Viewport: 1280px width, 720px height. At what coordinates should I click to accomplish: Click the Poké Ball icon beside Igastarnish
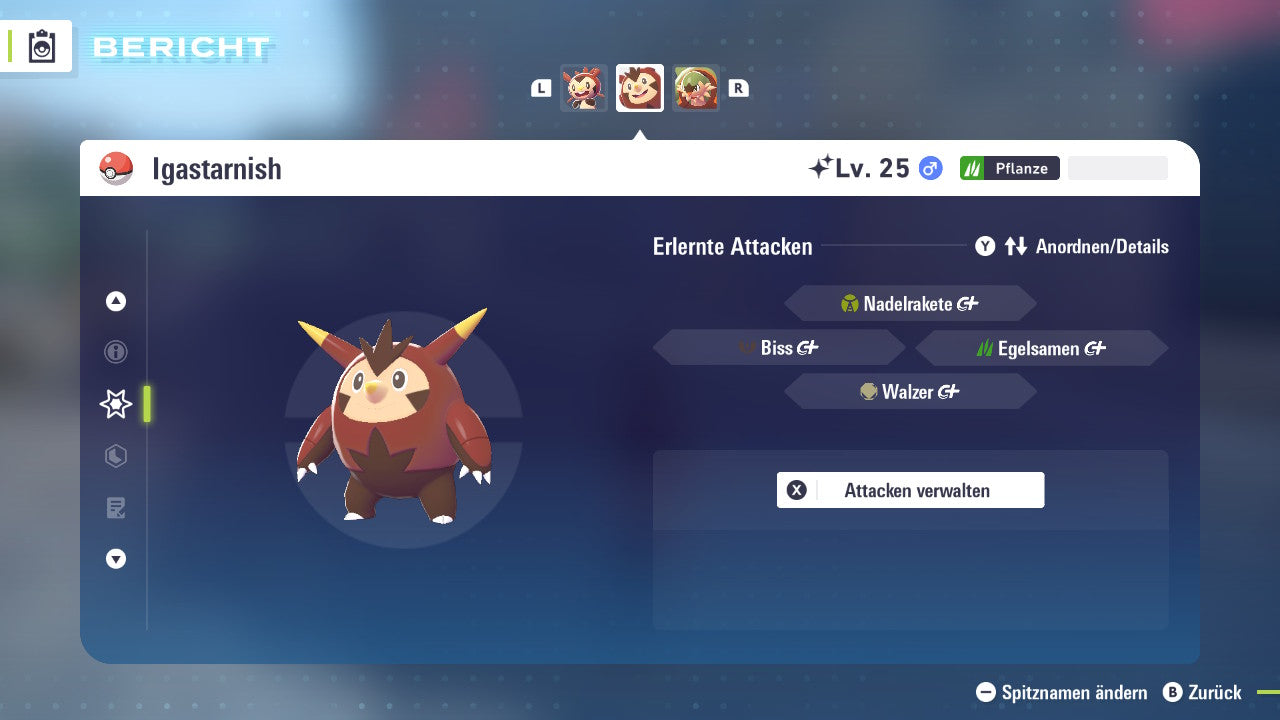(x=116, y=168)
